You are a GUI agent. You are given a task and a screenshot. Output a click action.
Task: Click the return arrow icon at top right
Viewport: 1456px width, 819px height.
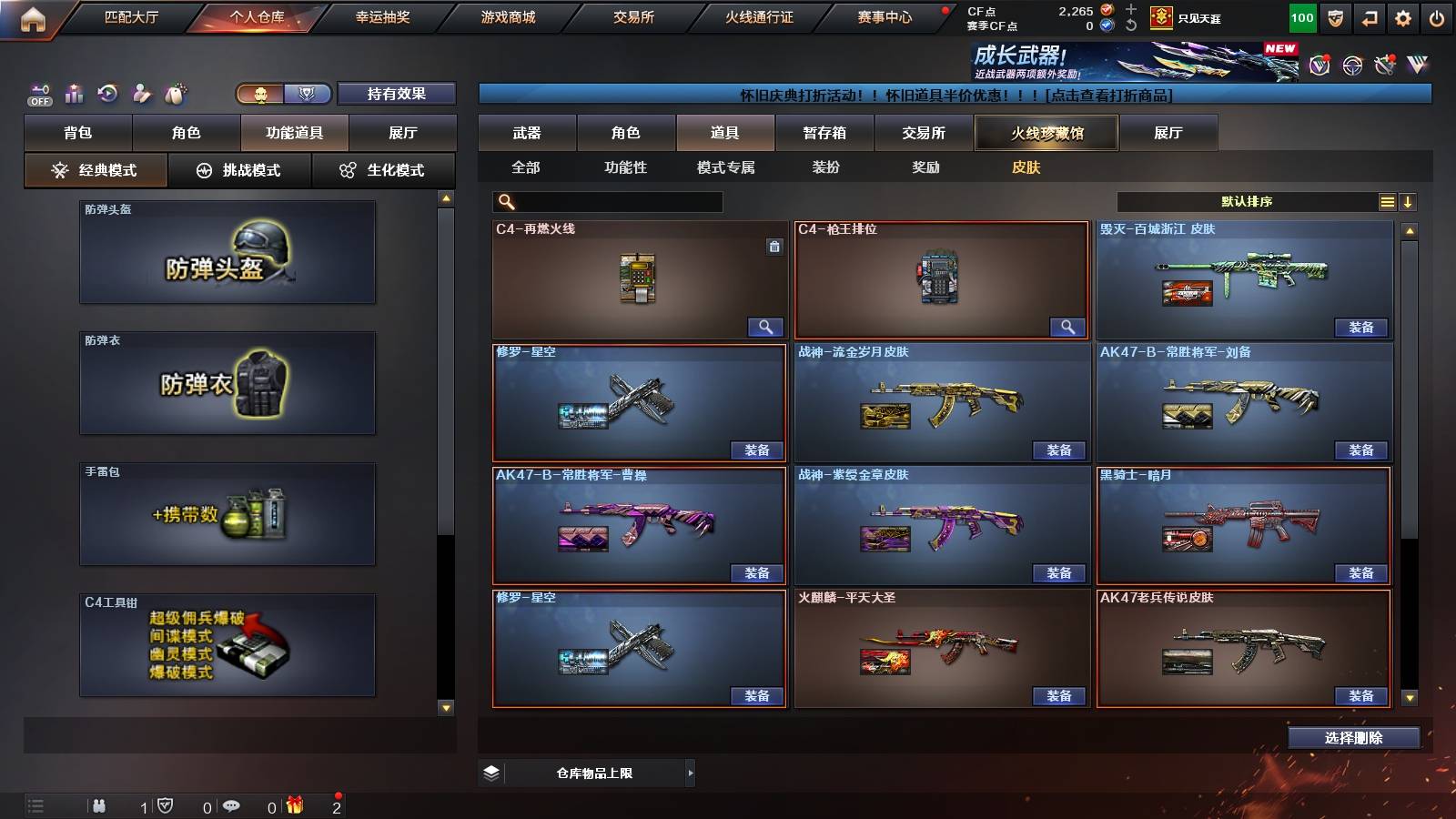tap(1368, 16)
